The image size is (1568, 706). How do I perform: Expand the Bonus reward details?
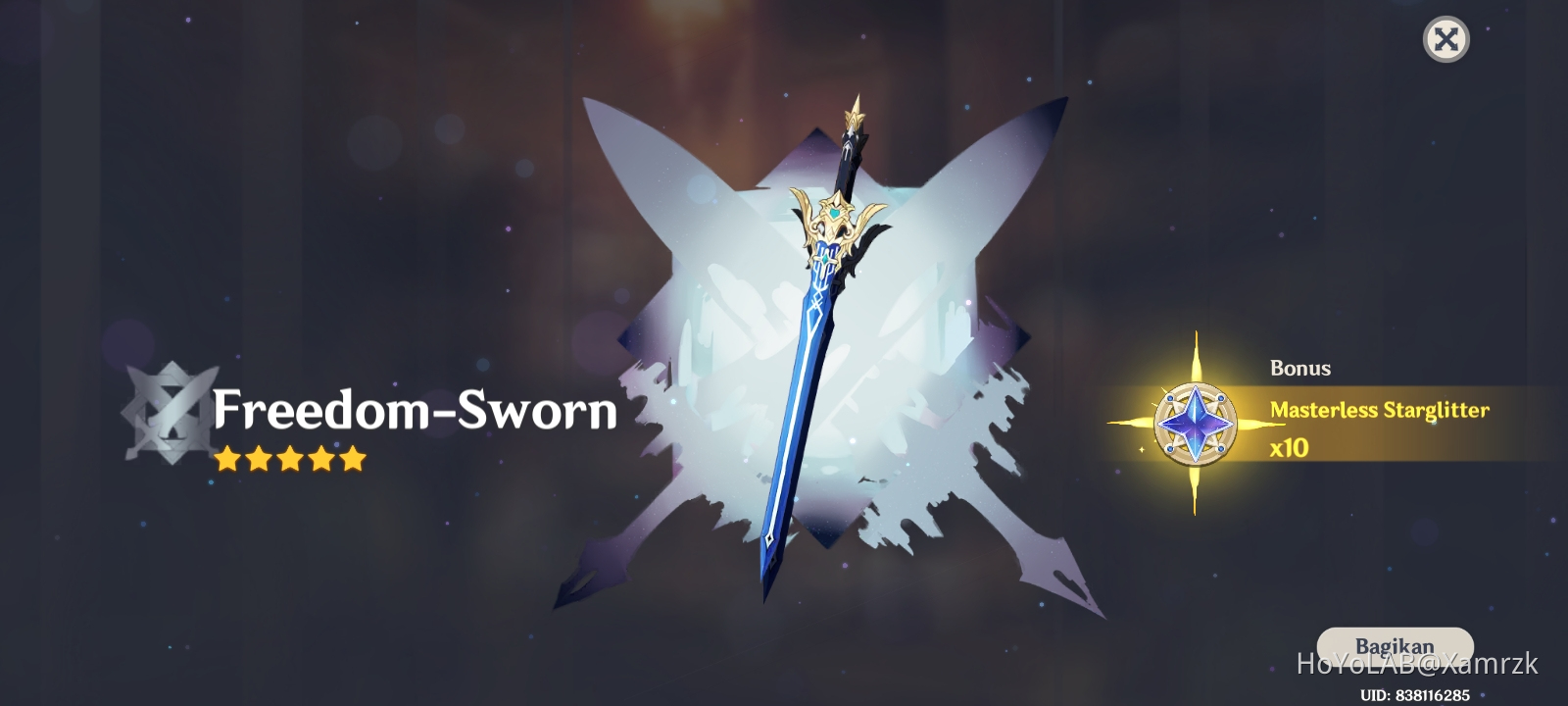(1298, 369)
